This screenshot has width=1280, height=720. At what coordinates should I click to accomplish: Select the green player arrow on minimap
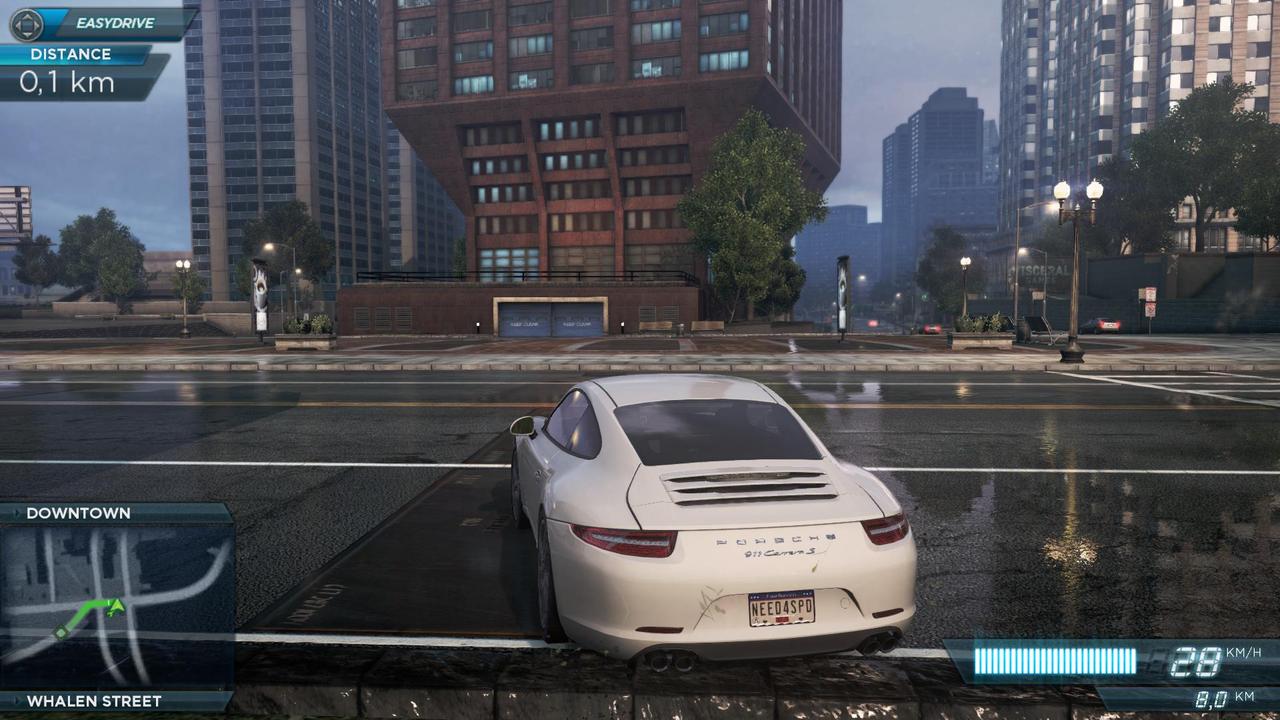(116, 605)
